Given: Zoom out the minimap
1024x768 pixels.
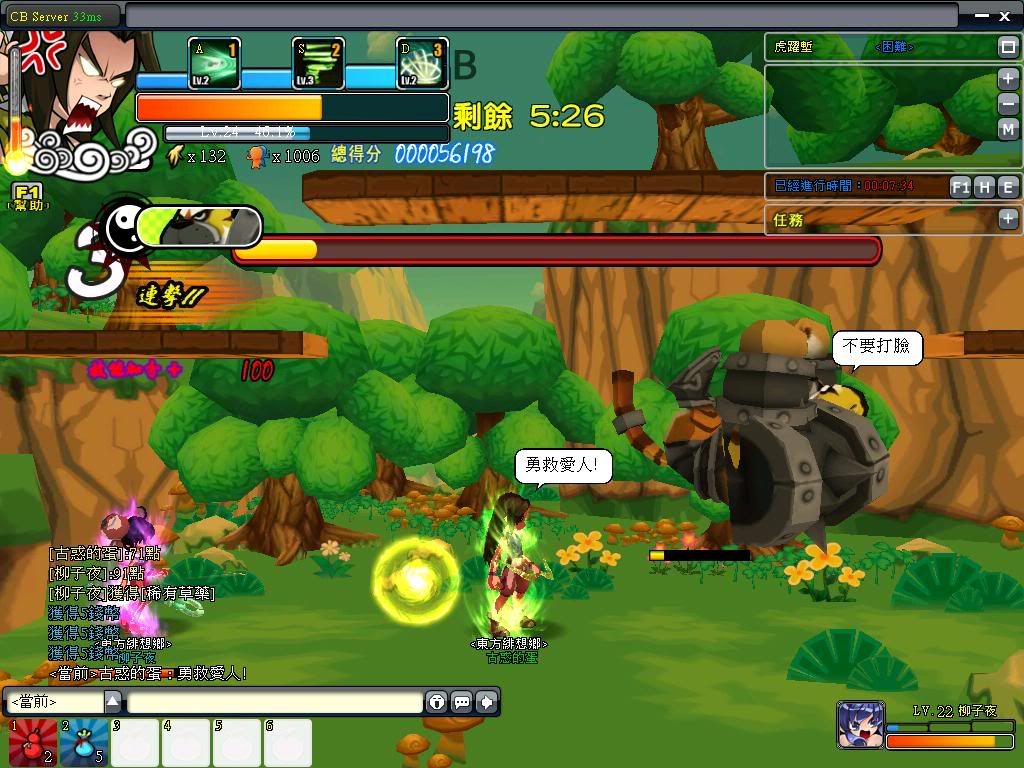Looking at the screenshot, I should (x=1008, y=104).
